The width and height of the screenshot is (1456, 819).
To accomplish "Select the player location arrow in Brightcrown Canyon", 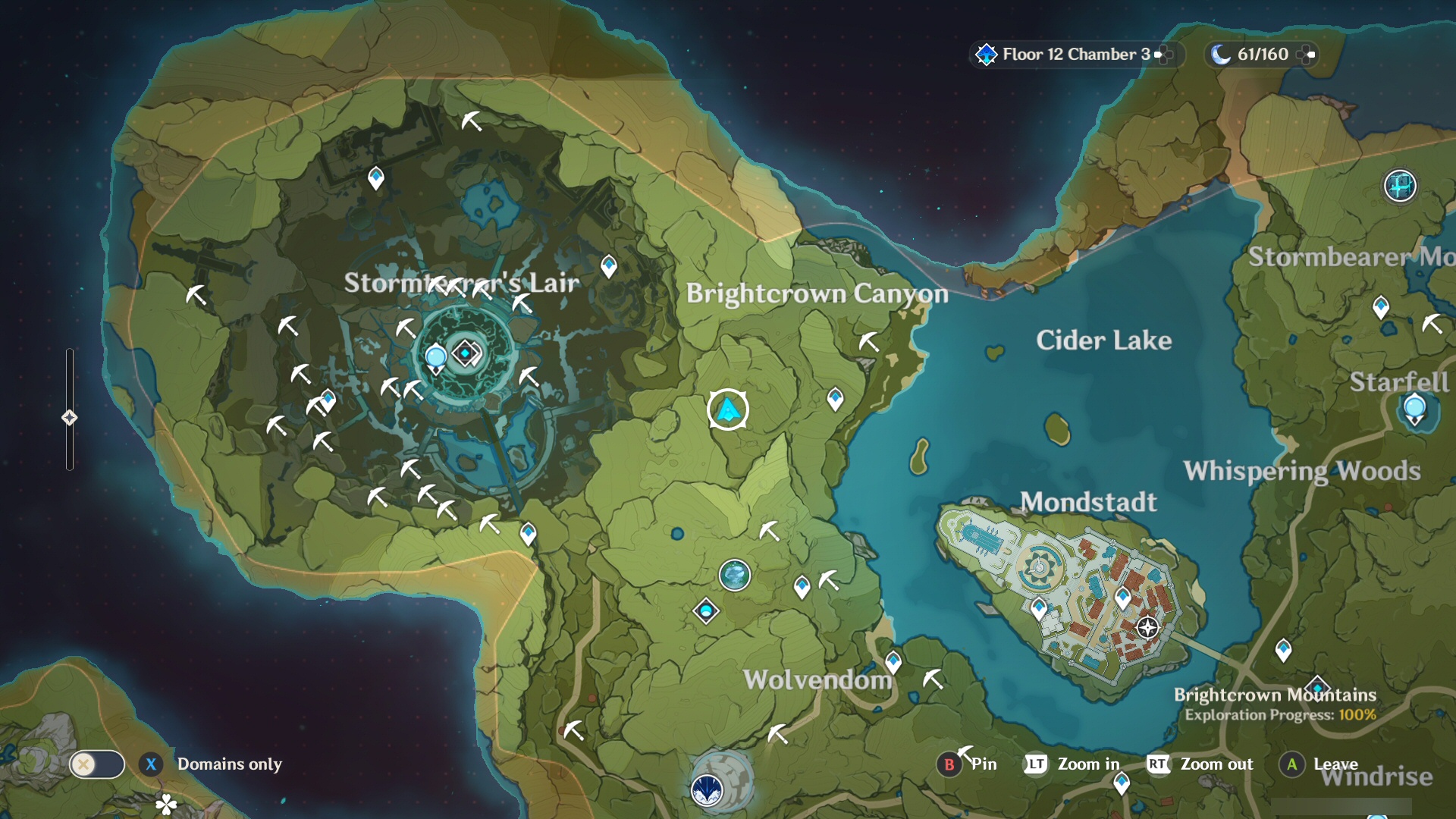I will click(726, 409).
